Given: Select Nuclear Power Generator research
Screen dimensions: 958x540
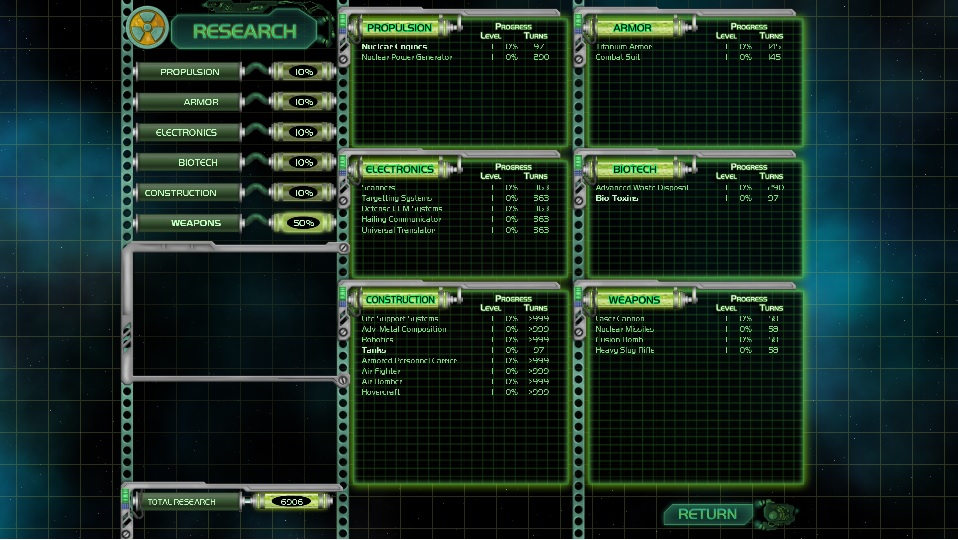Looking at the screenshot, I should click(x=407, y=57).
